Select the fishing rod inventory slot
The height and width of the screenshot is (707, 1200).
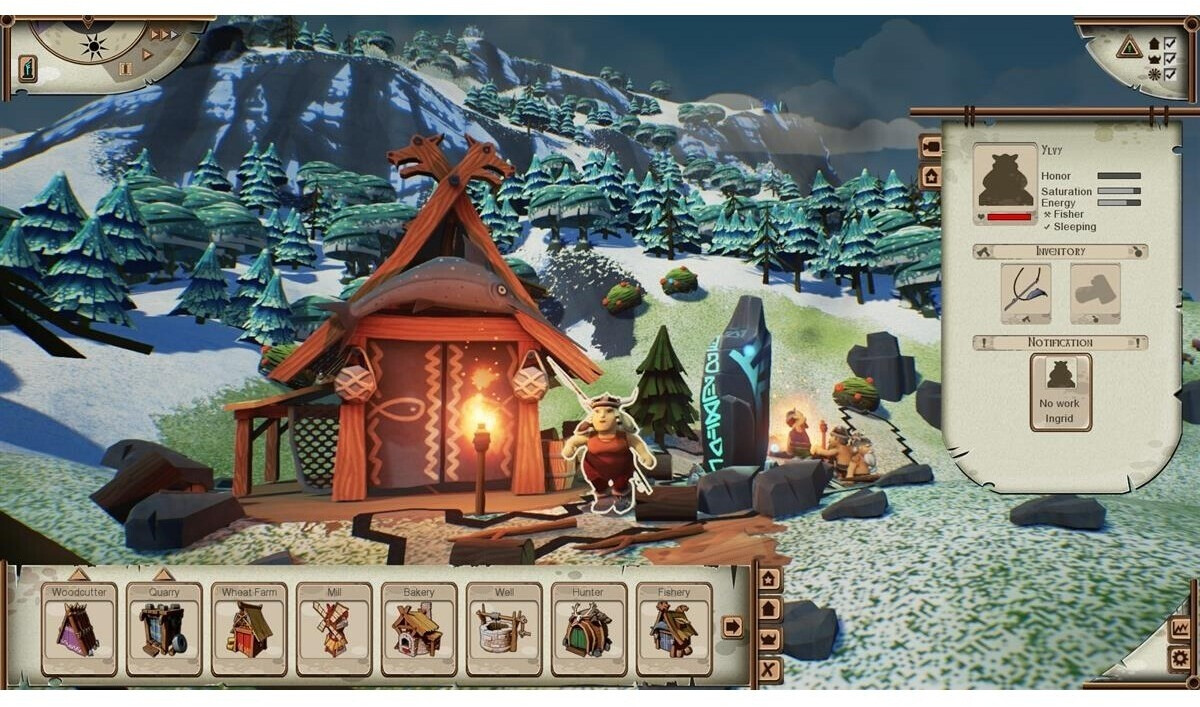[1026, 292]
